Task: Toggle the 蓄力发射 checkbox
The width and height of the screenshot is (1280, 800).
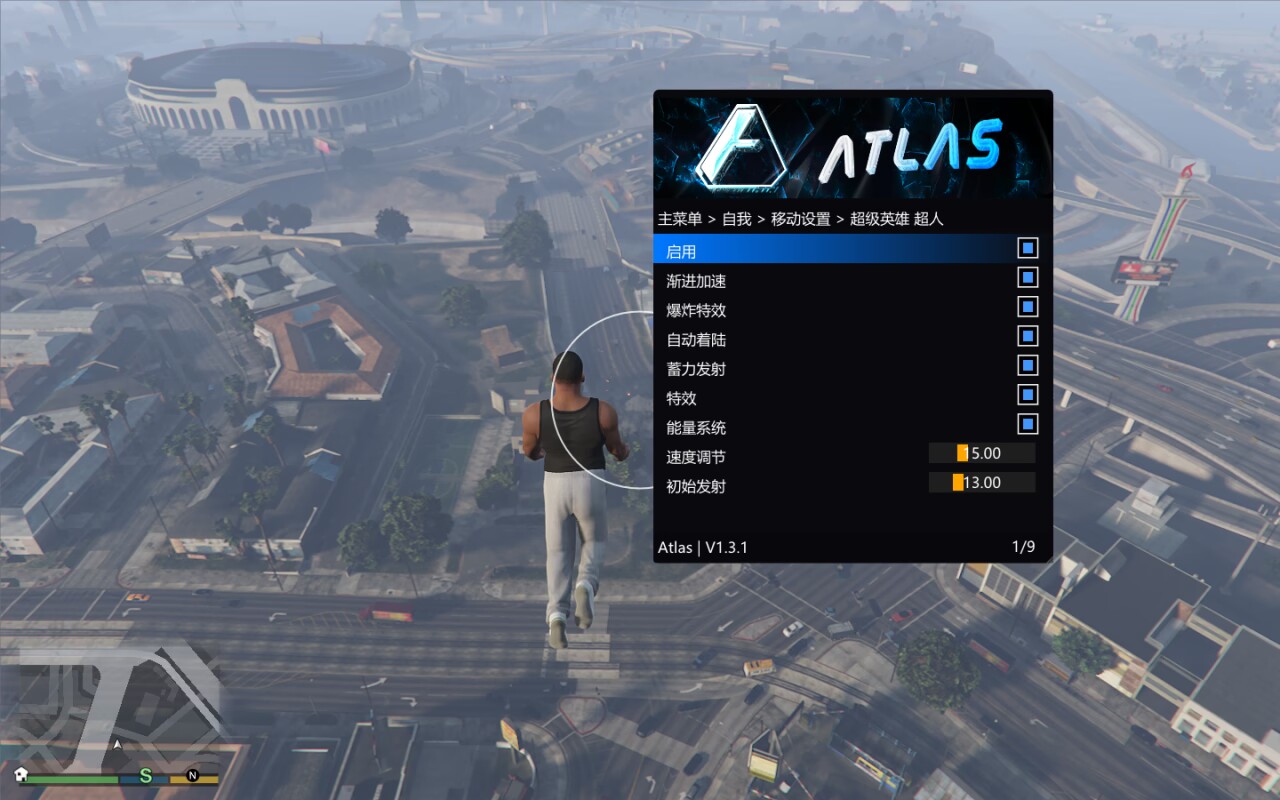Action: pyautogui.click(x=1028, y=365)
